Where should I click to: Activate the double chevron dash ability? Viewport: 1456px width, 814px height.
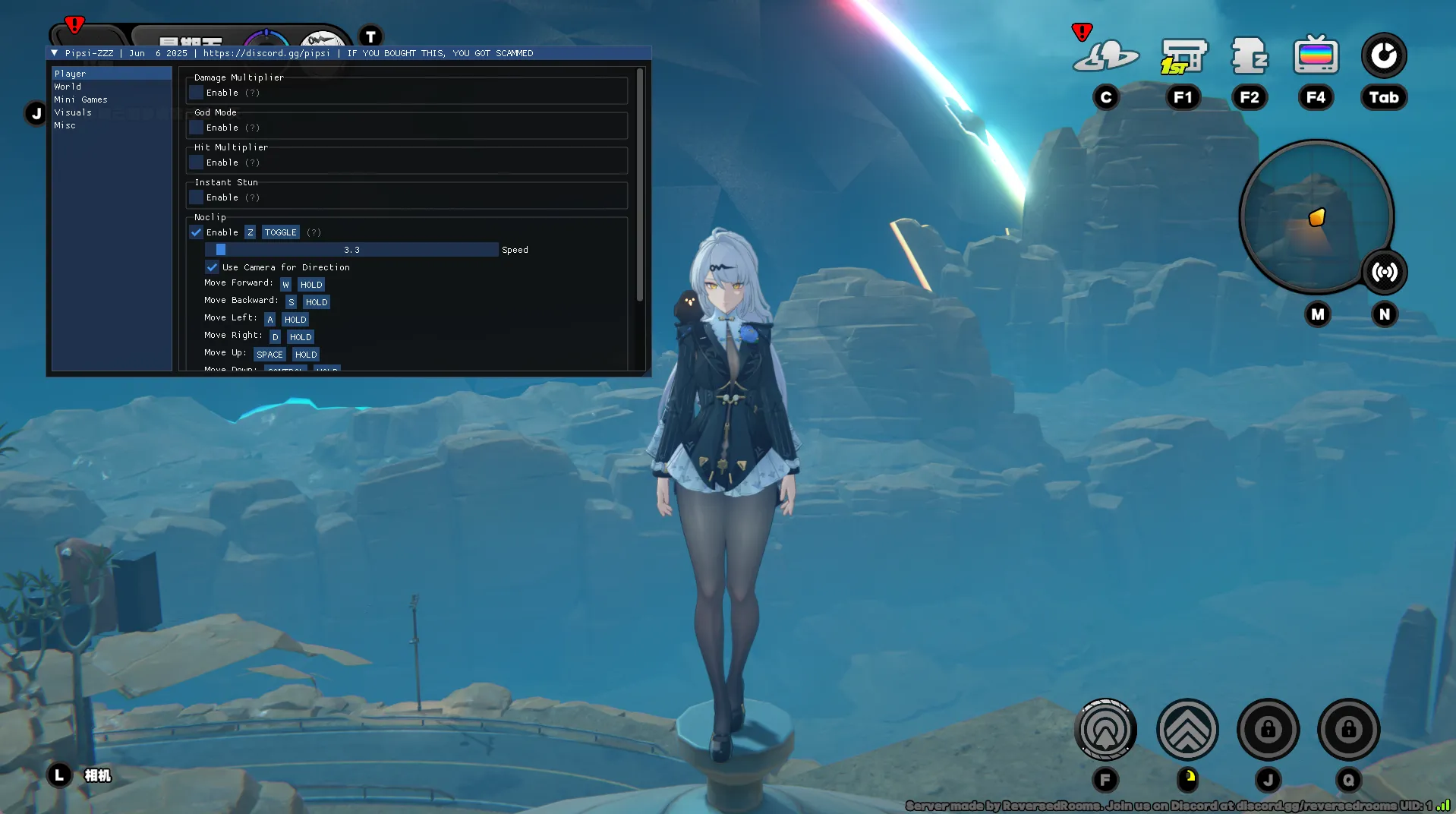tap(1187, 730)
